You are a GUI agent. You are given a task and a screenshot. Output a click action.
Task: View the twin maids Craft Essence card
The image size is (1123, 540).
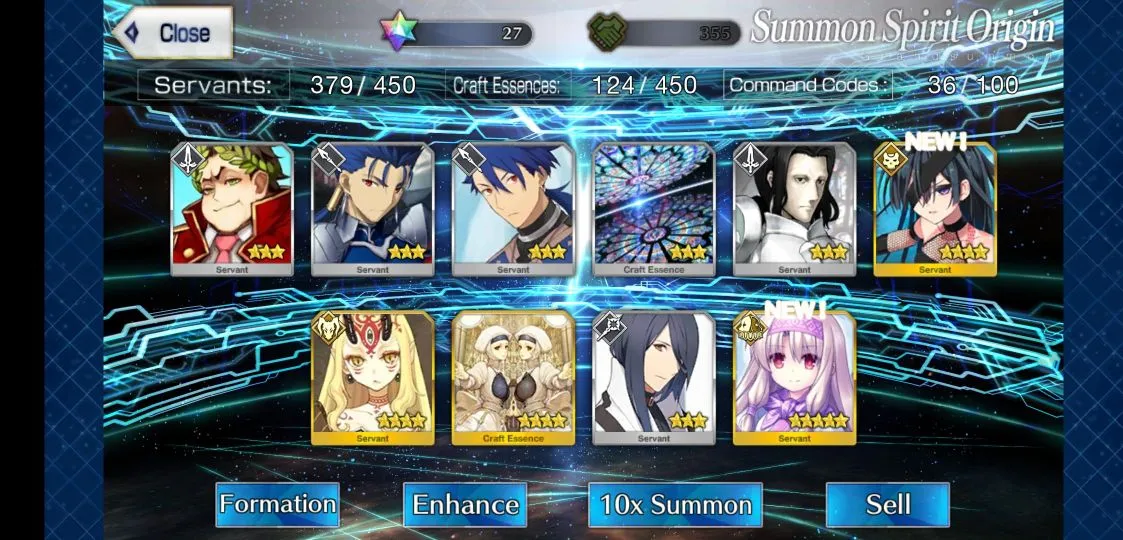pyautogui.click(x=513, y=378)
